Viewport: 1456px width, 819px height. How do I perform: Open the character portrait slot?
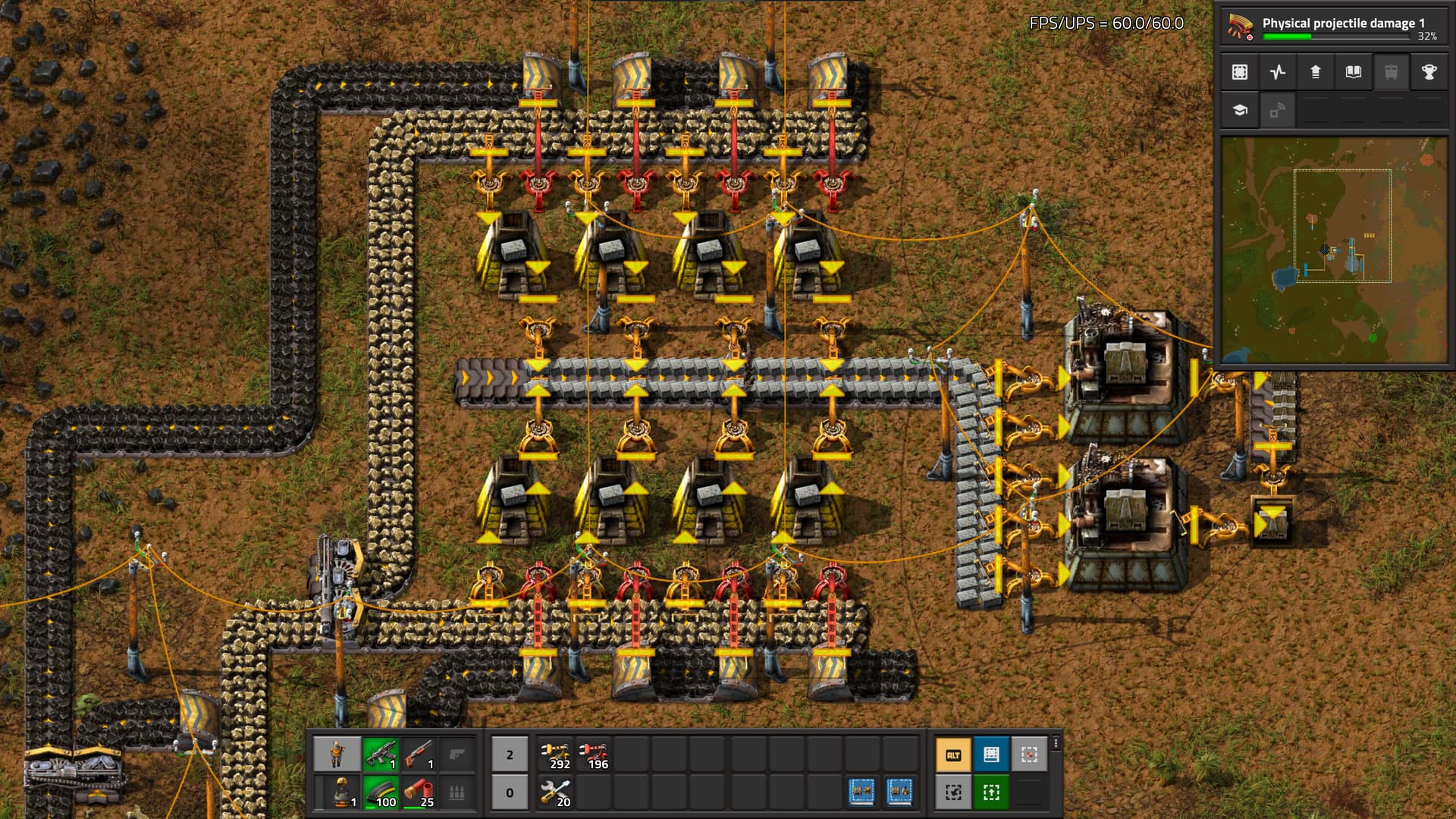pos(337,755)
